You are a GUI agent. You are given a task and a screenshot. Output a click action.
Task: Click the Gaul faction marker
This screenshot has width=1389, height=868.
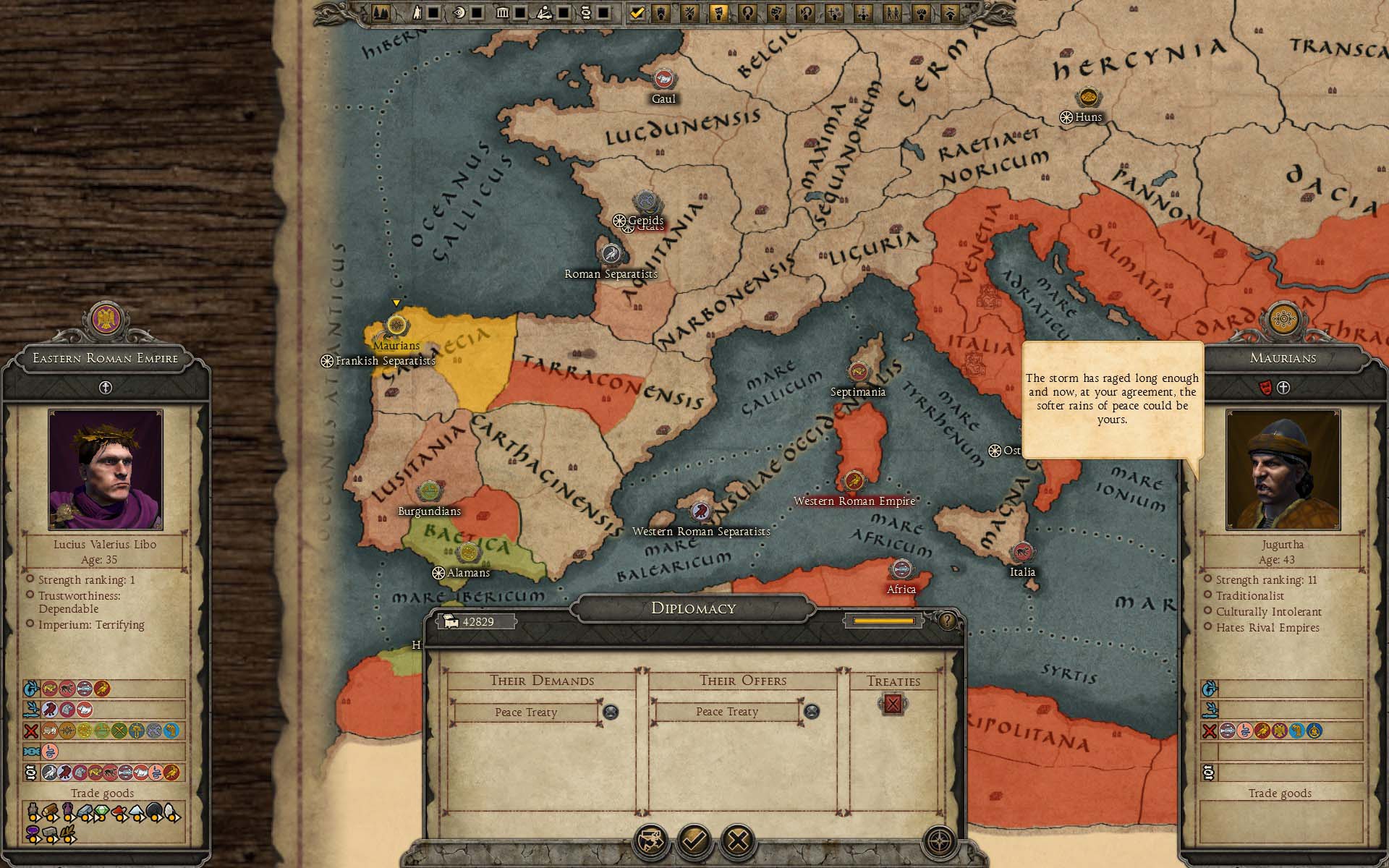[663, 80]
